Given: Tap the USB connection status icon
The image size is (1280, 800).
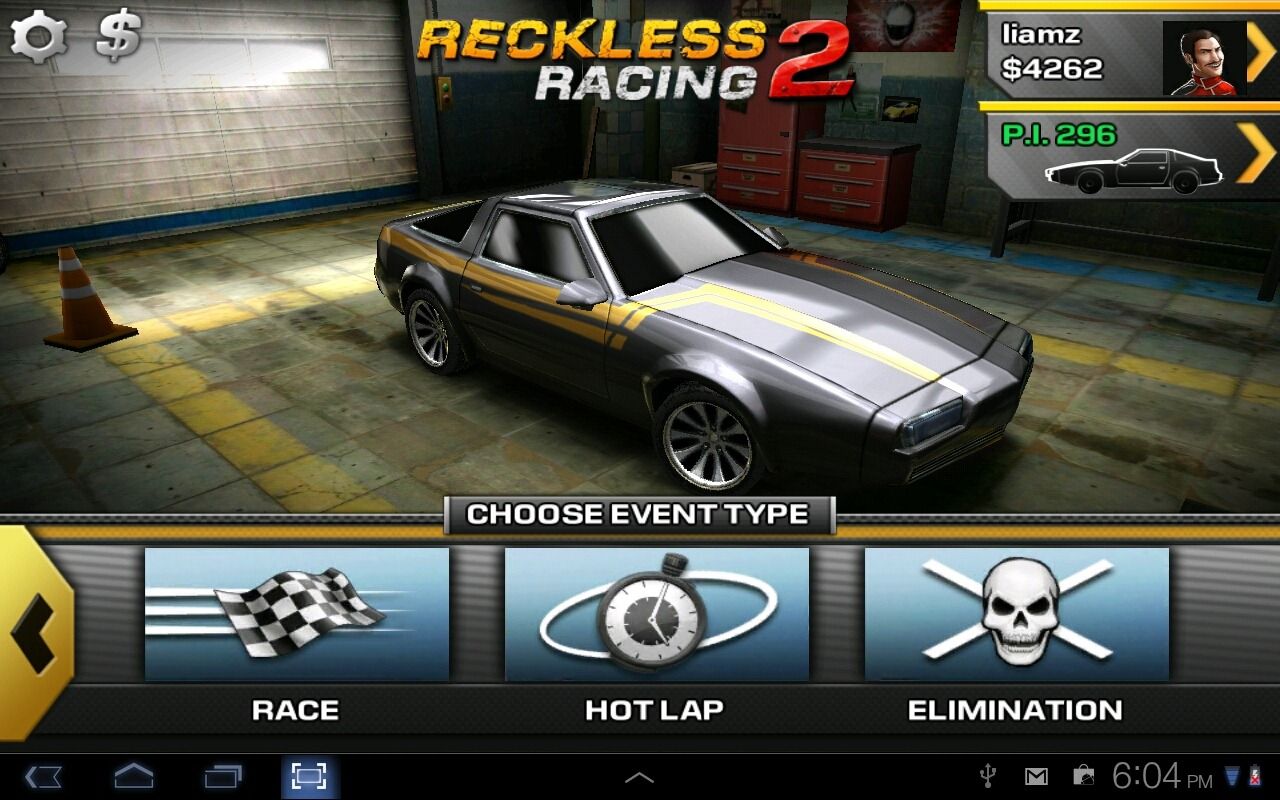Looking at the screenshot, I should coord(987,777).
